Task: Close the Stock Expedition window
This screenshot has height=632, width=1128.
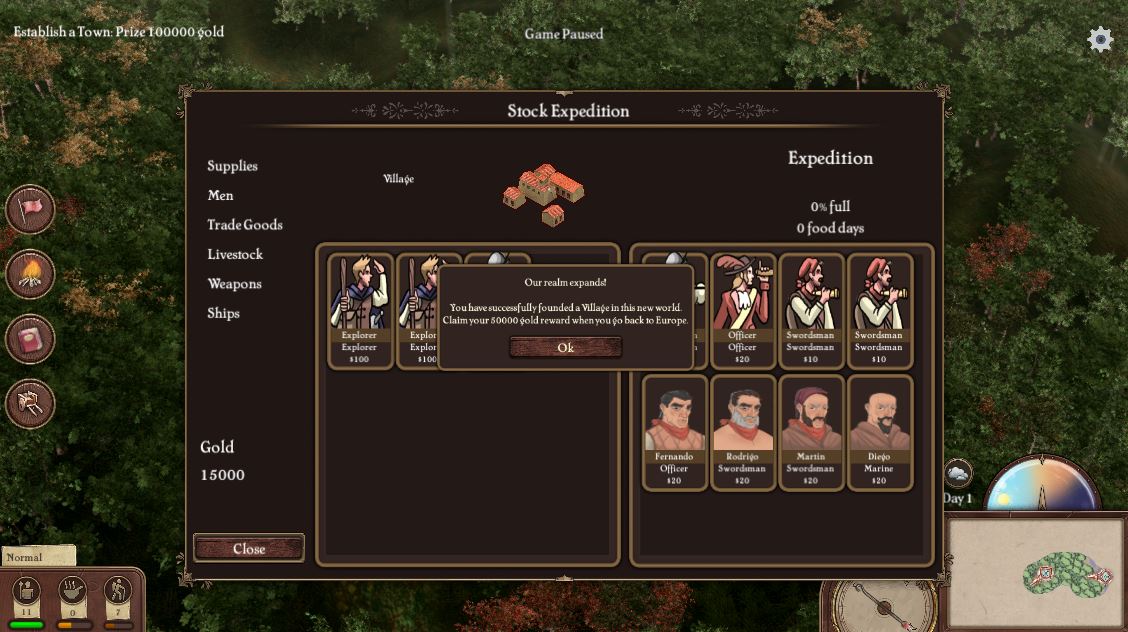Action: pos(249,548)
